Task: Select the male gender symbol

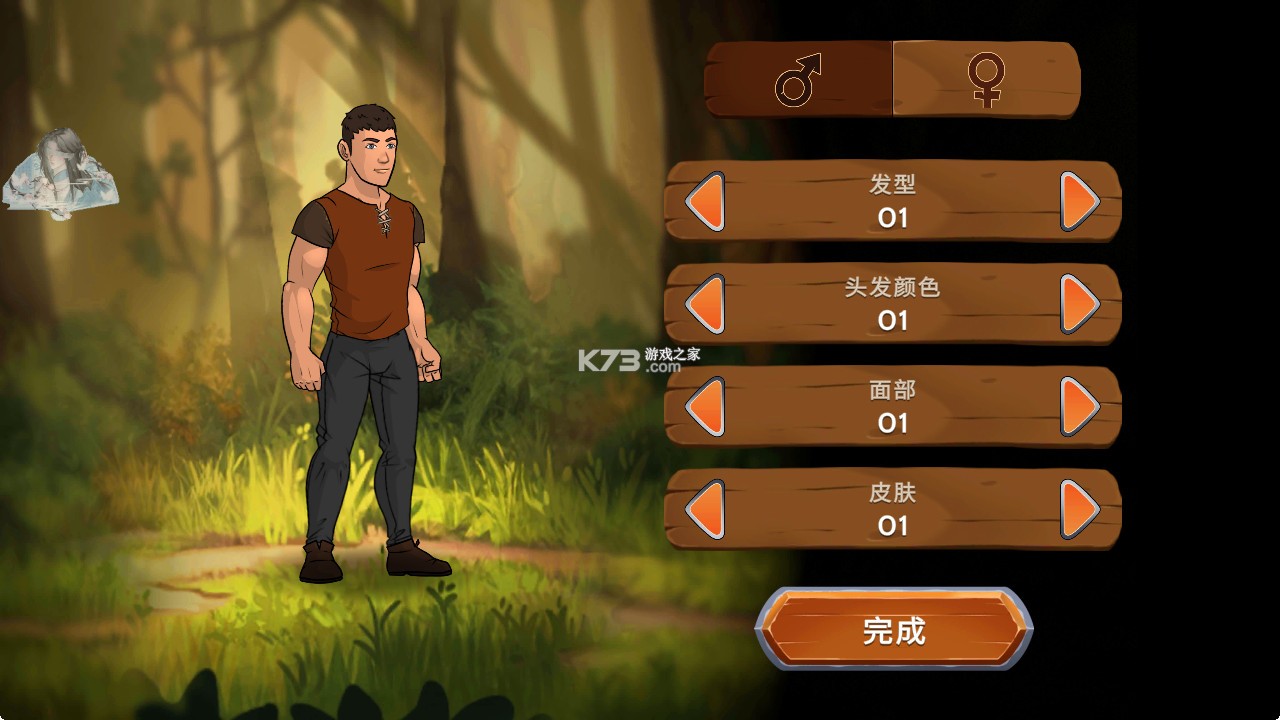Action: [795, 80]
